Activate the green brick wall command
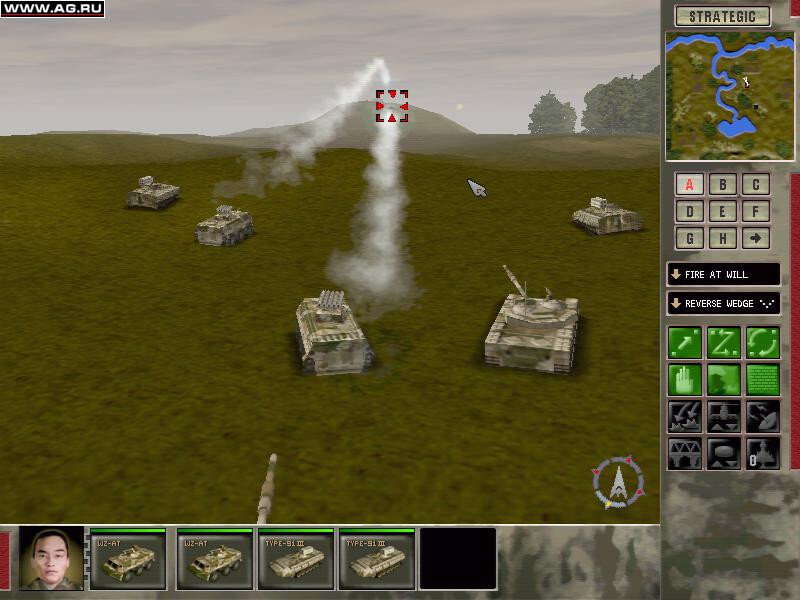This screenshot has width=800, height=600. [x=762, y=379]
